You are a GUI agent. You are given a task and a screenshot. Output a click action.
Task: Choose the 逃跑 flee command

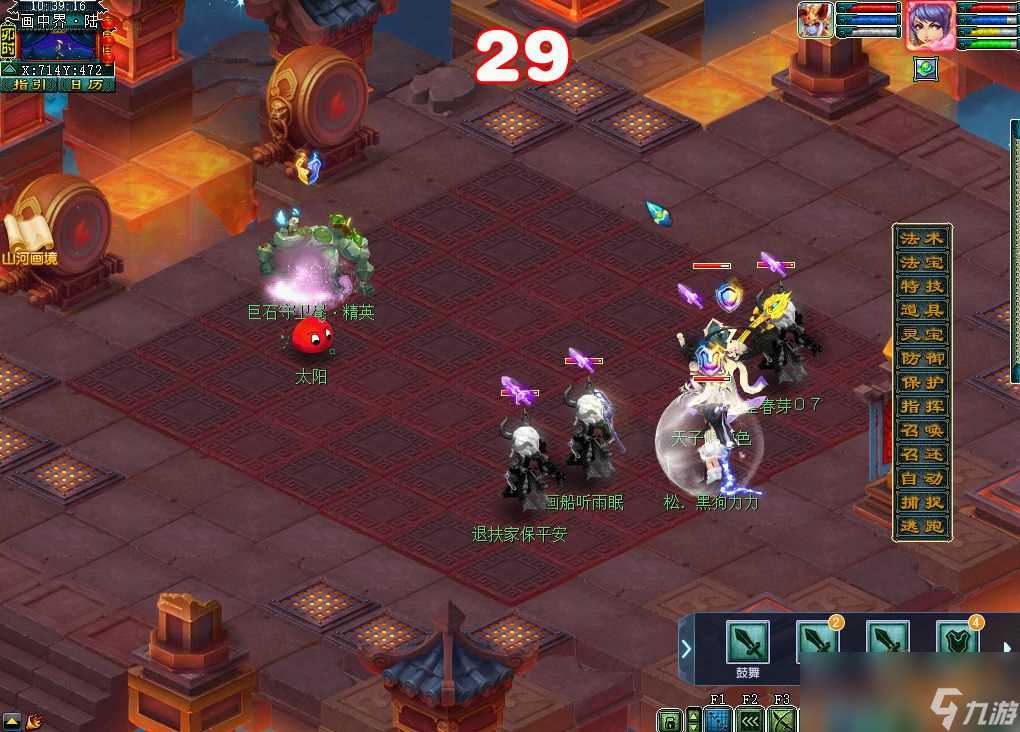pyautogui.click(x=921, y=527)
